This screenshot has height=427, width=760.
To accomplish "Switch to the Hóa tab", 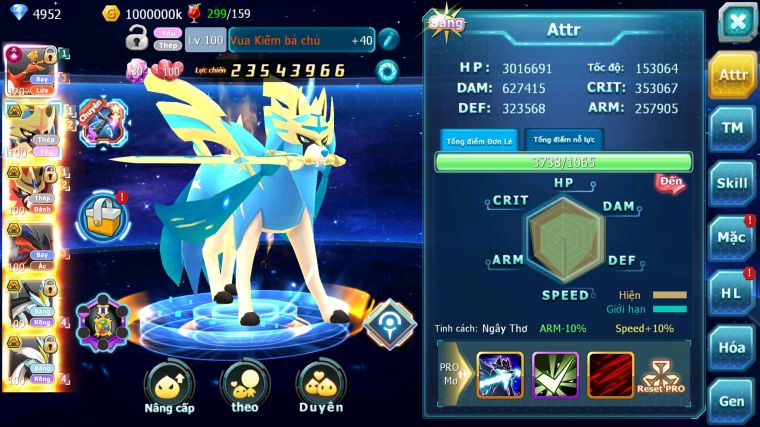I will pyautogui.click(x=732, y=347).
